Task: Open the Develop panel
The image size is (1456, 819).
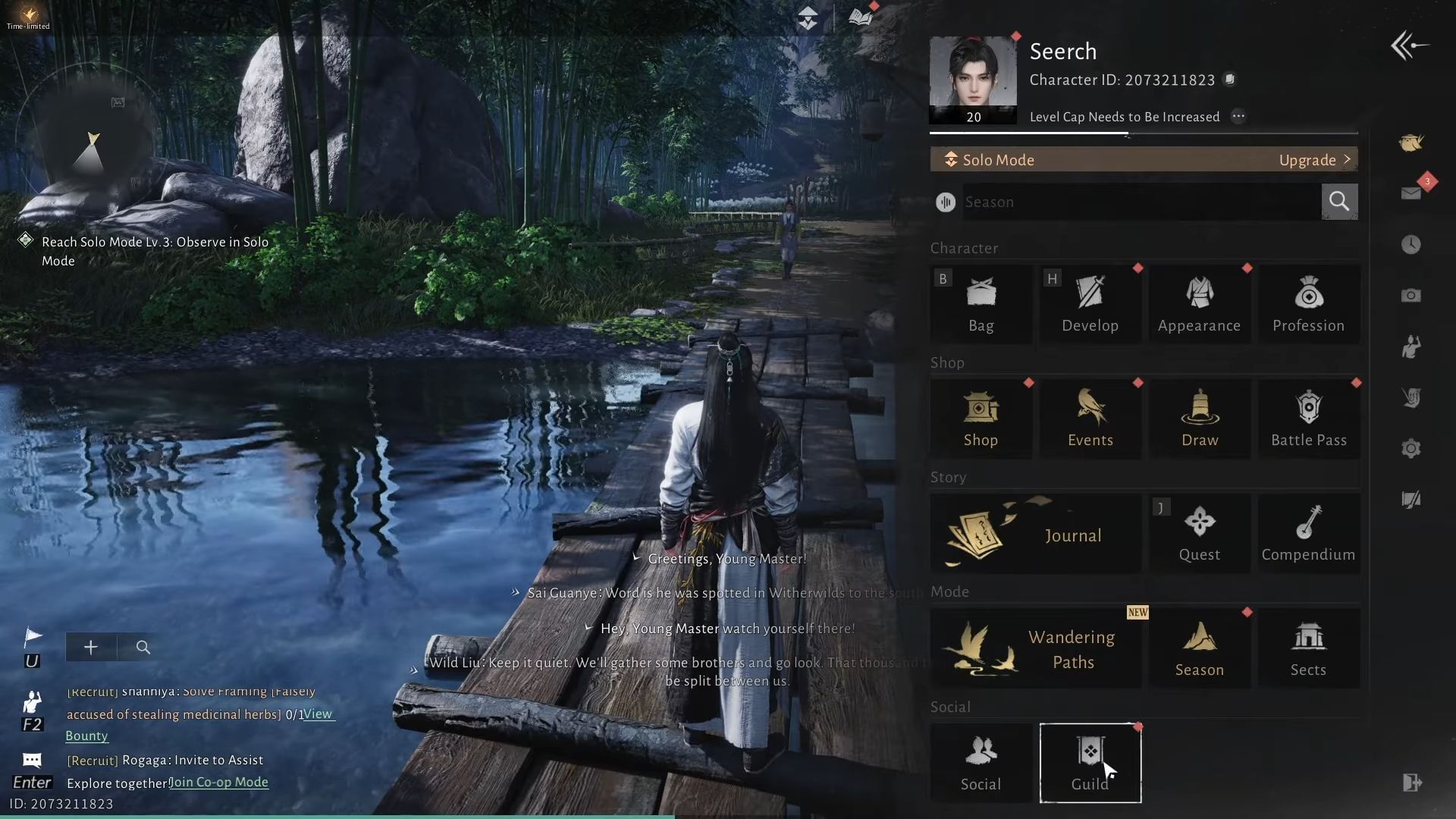Action: click(x=1090, y=303)
